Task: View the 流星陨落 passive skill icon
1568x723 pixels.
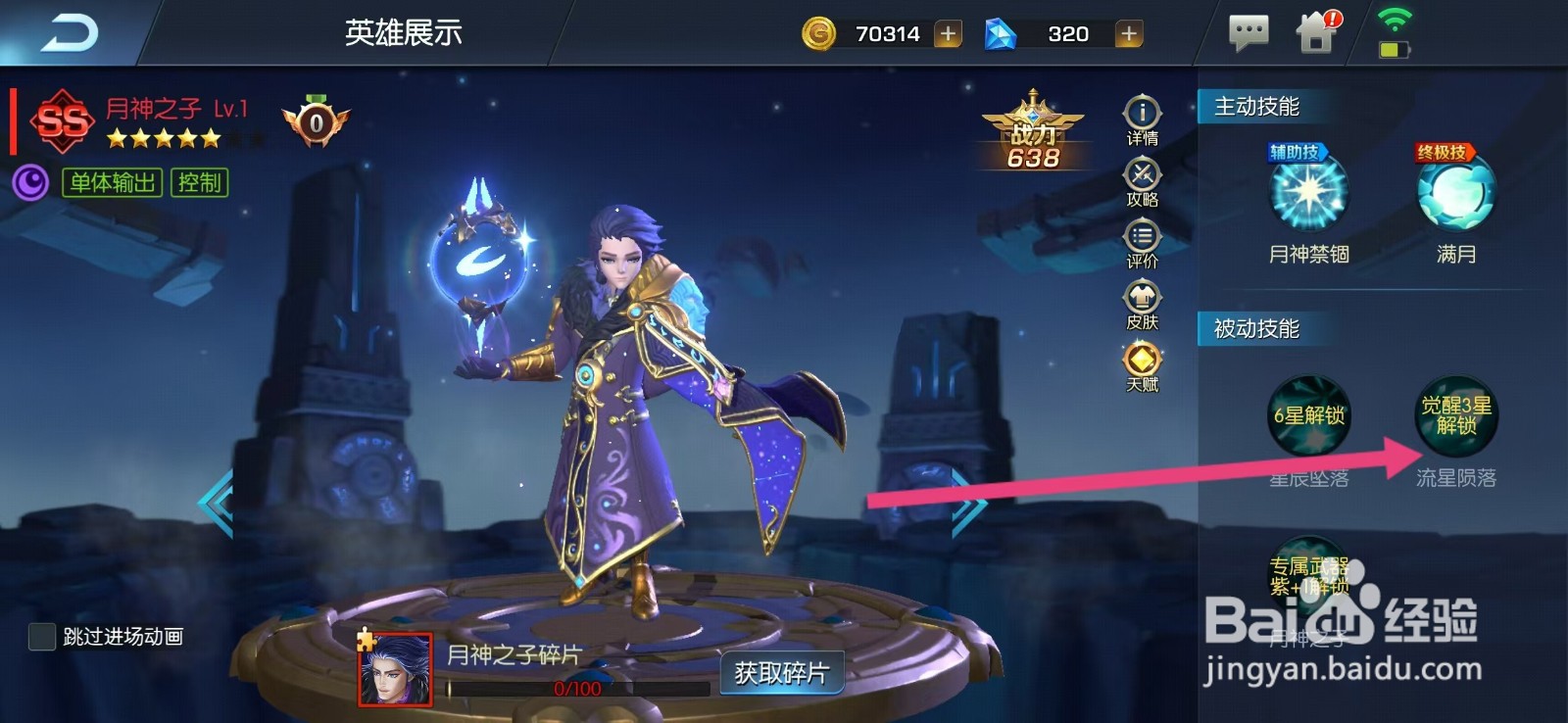Action: 1457,416
